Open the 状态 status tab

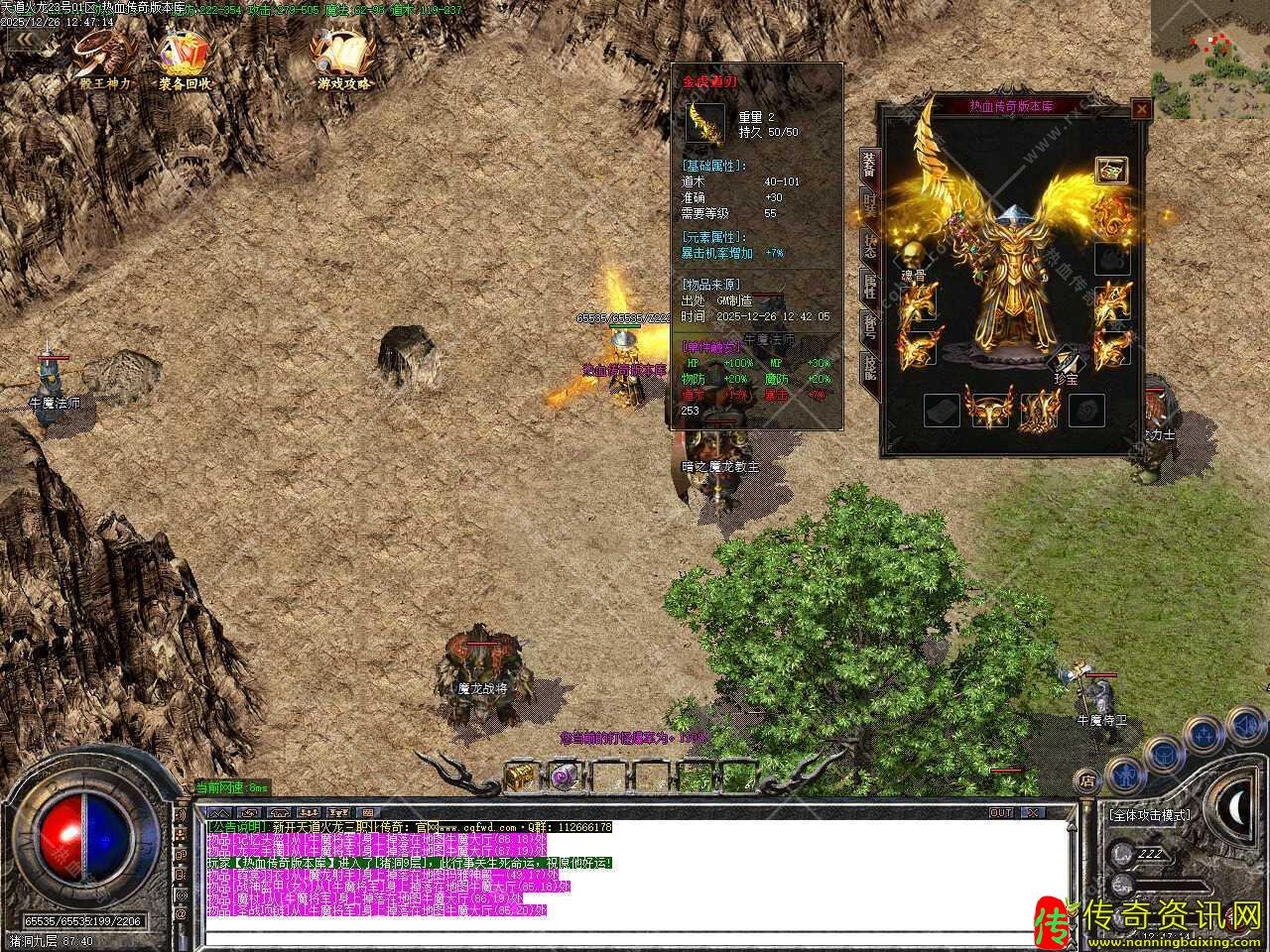870,248
